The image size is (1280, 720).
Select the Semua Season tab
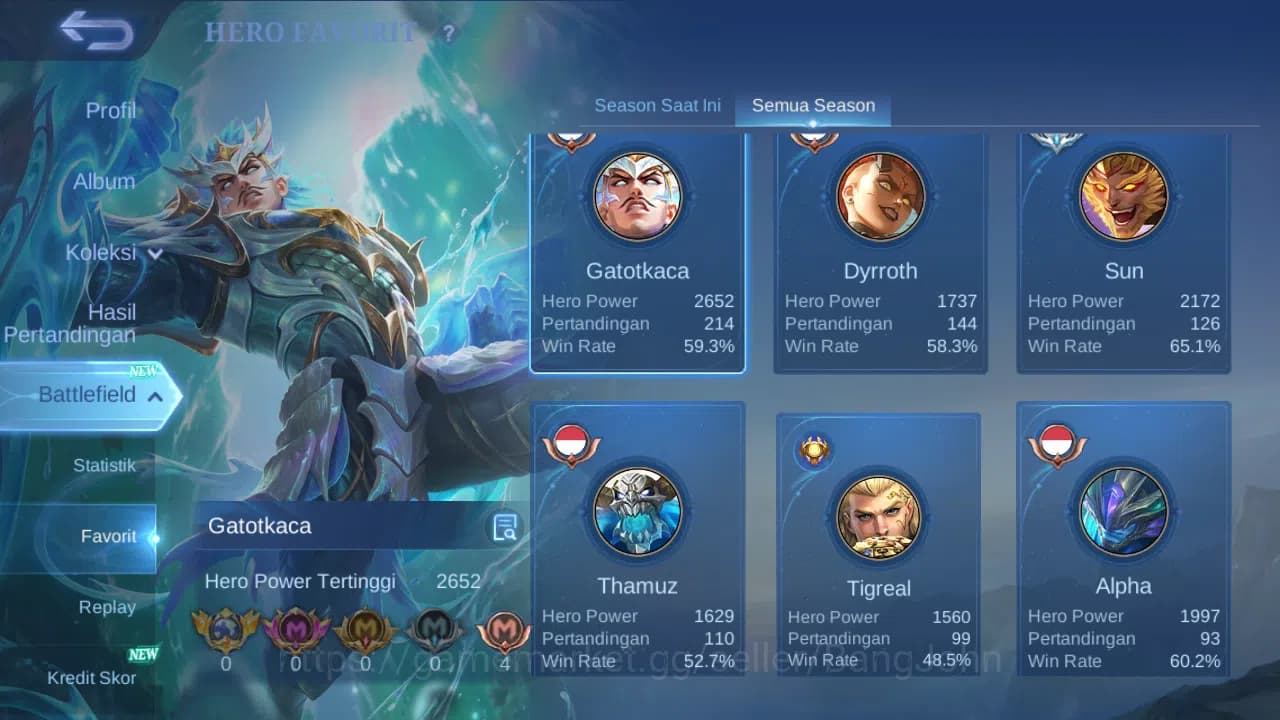click(x=813, y=104)
